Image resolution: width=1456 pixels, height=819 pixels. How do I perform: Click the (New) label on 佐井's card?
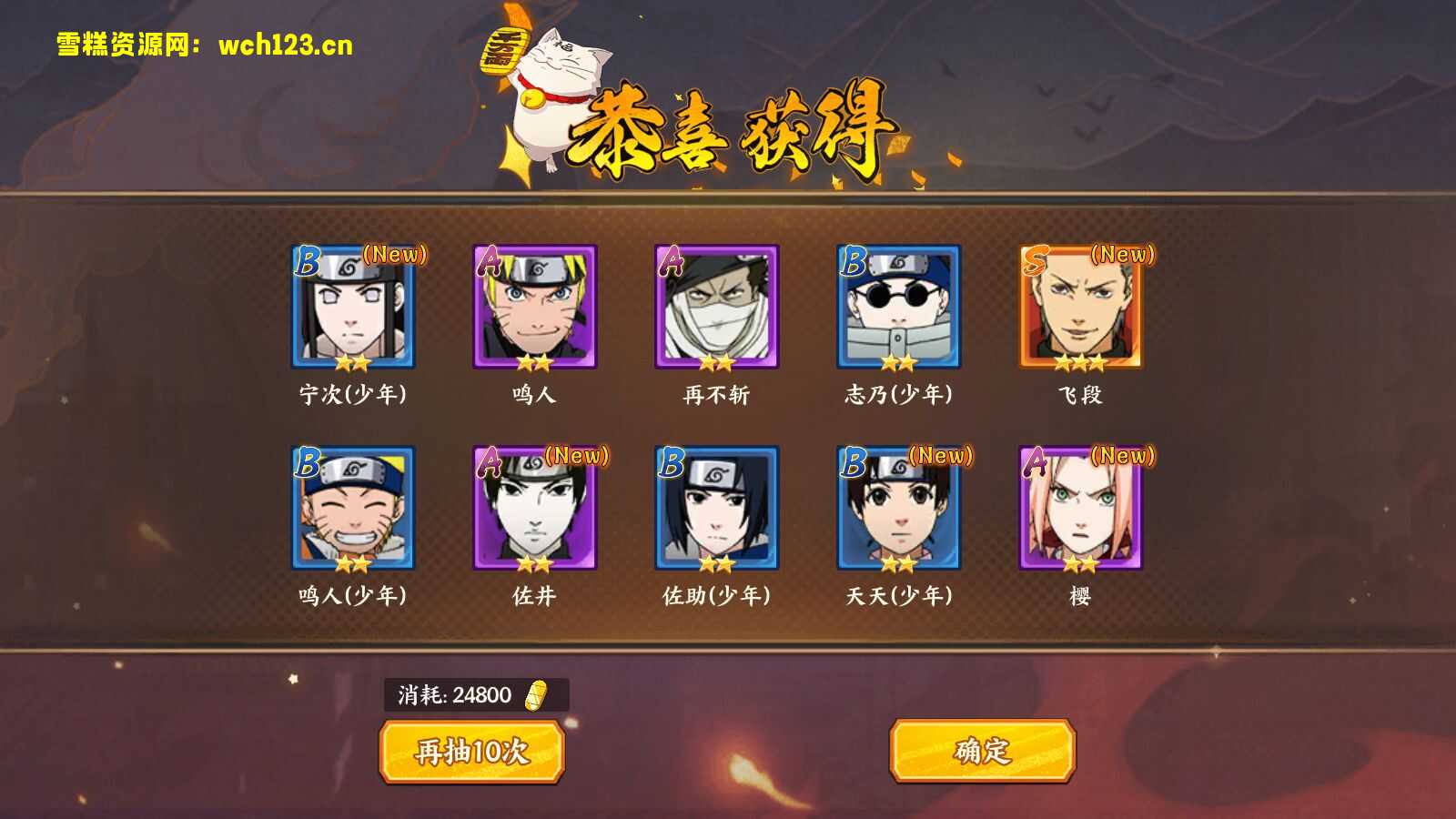pos(579,457)
